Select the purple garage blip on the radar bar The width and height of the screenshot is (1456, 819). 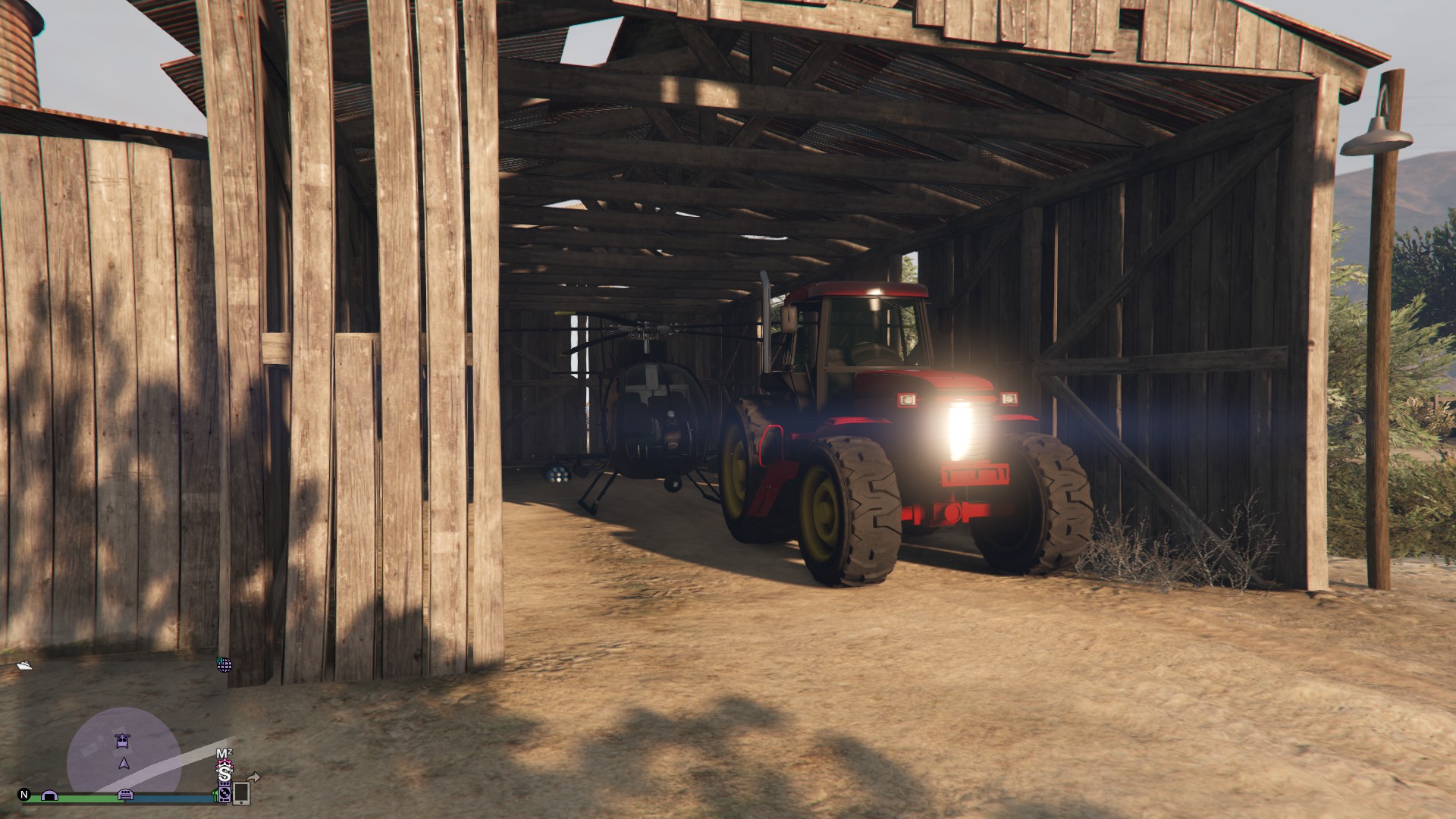(x=49, y=796)
